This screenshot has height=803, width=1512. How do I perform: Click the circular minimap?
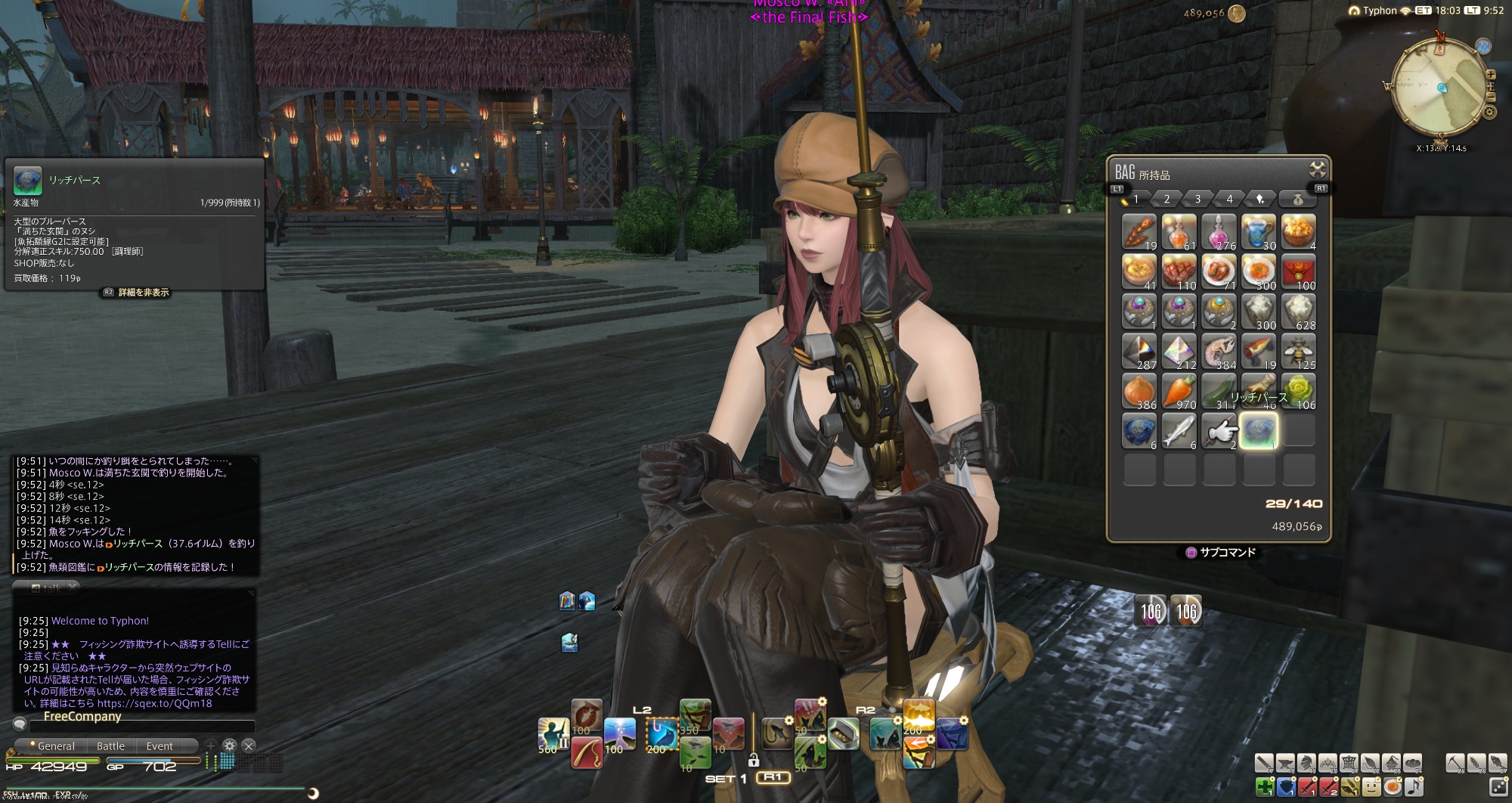pyautogui.click(x=1440, y=86)
